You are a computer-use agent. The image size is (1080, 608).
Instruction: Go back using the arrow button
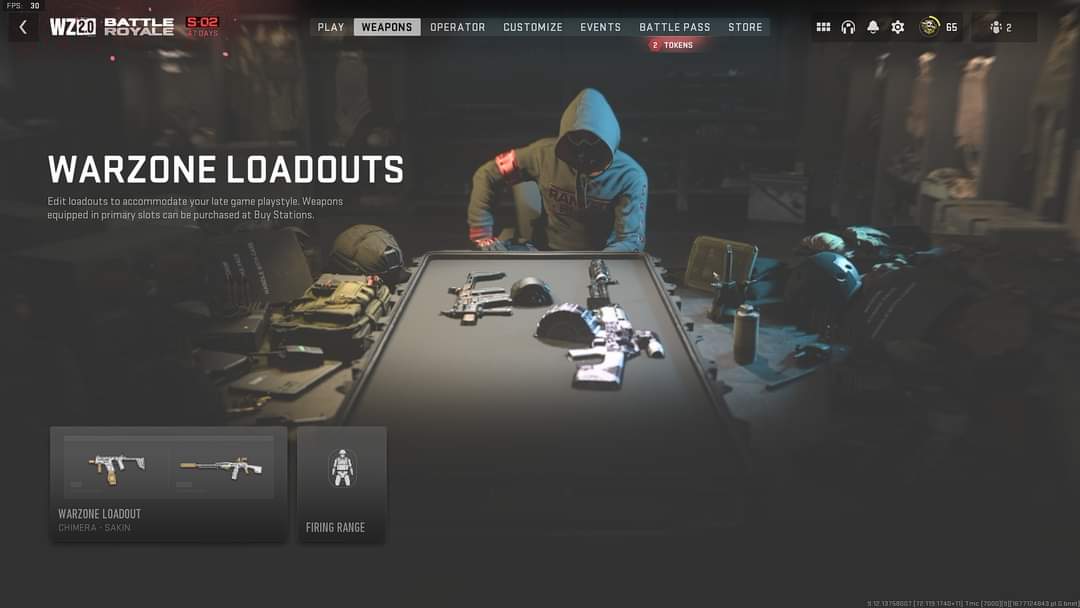point(23,27)
